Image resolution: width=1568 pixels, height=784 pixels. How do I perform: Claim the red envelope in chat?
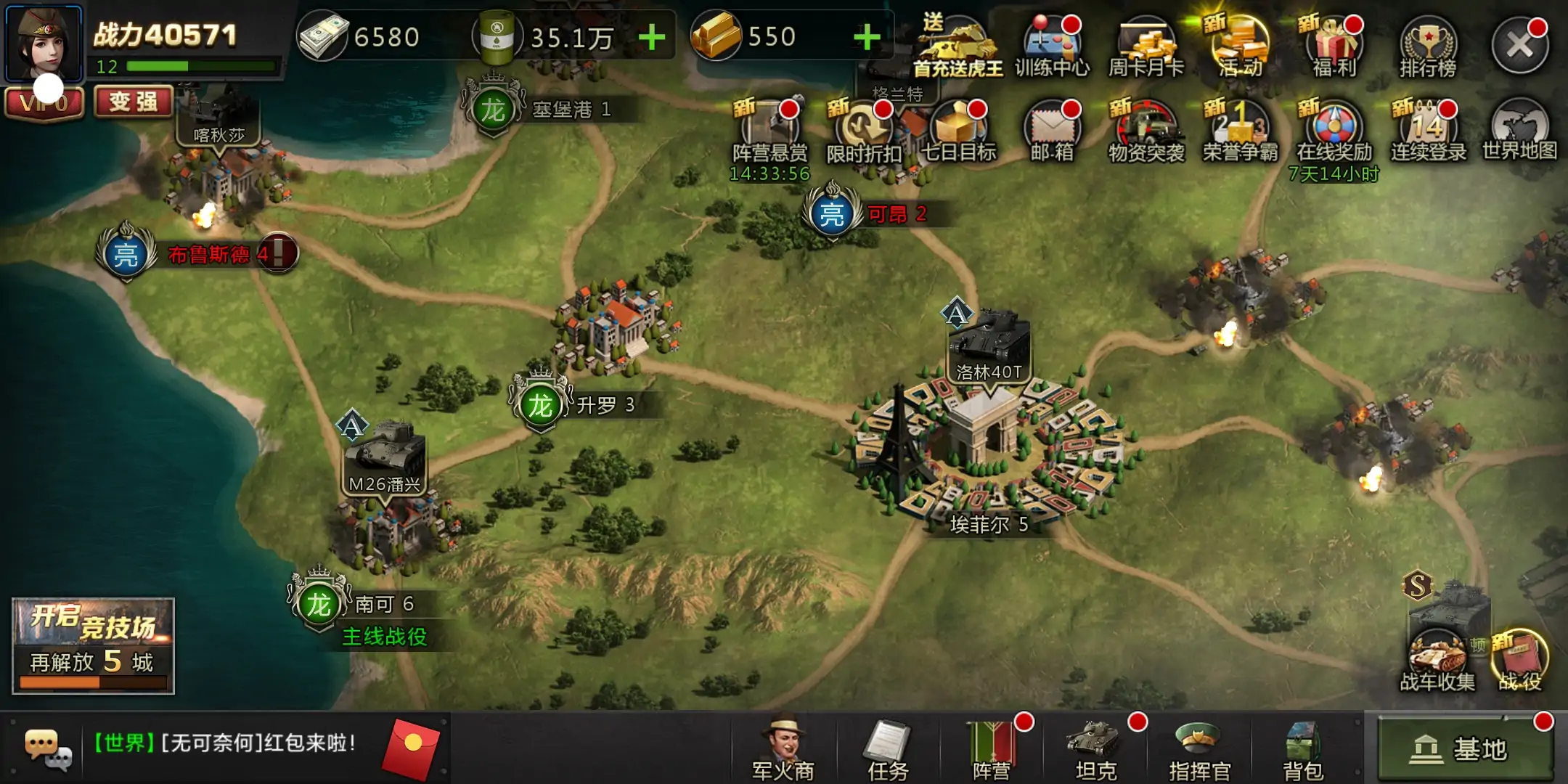(x=411, y=748)
